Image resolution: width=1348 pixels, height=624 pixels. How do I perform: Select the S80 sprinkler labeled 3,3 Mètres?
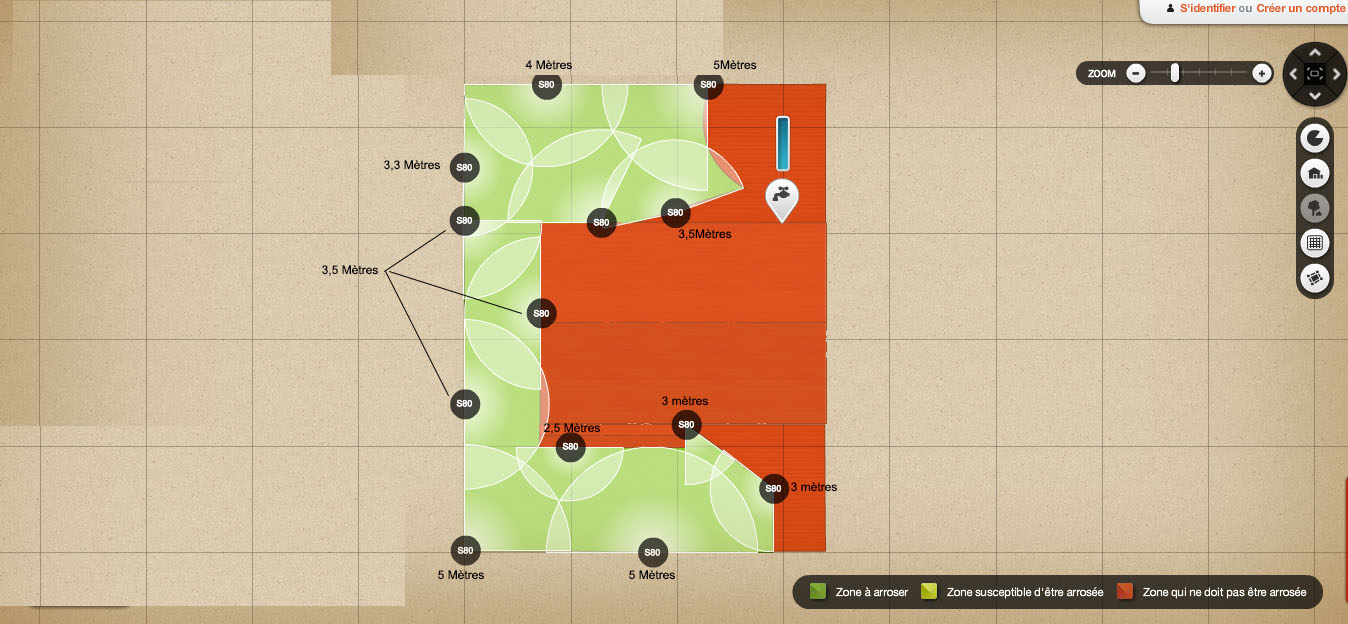pyautogui.click(x=464, y=167)
